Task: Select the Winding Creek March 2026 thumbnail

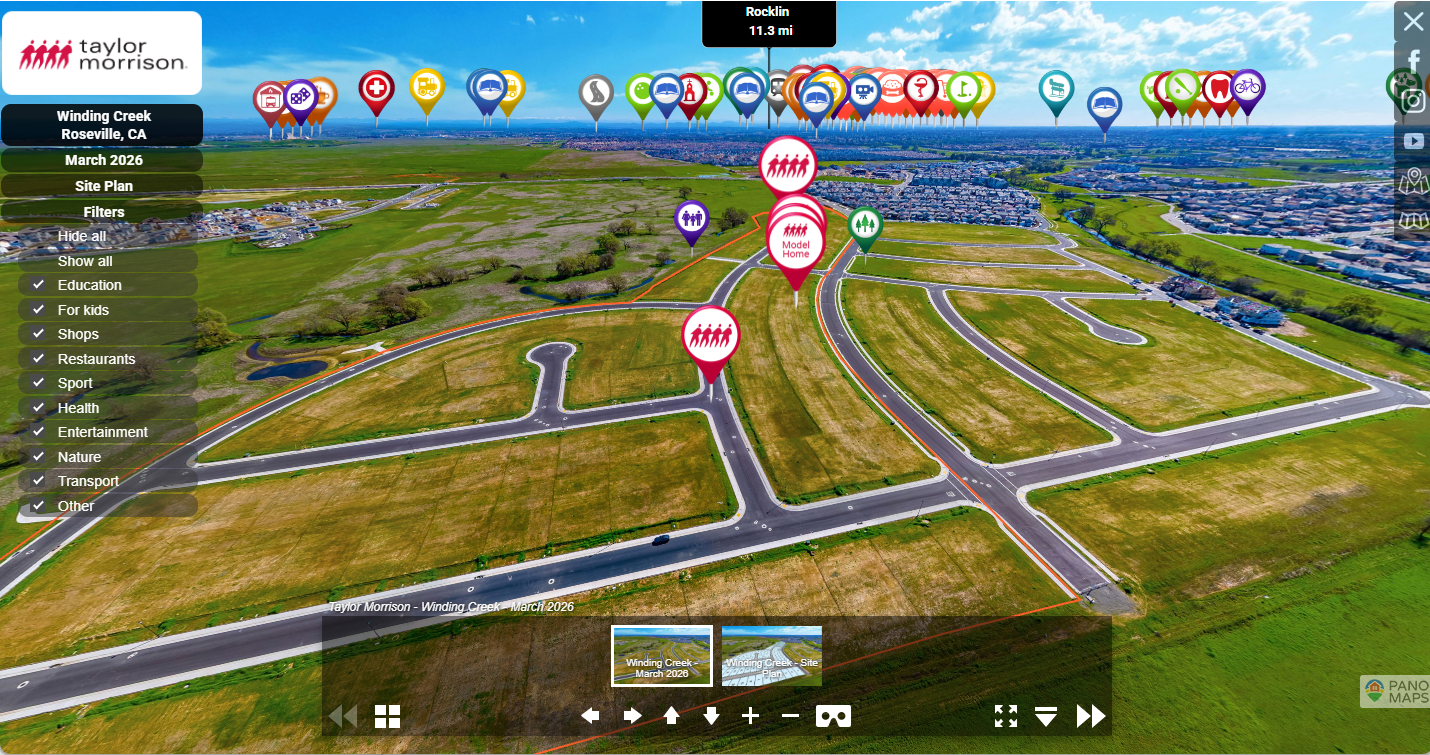Action: 662,656
